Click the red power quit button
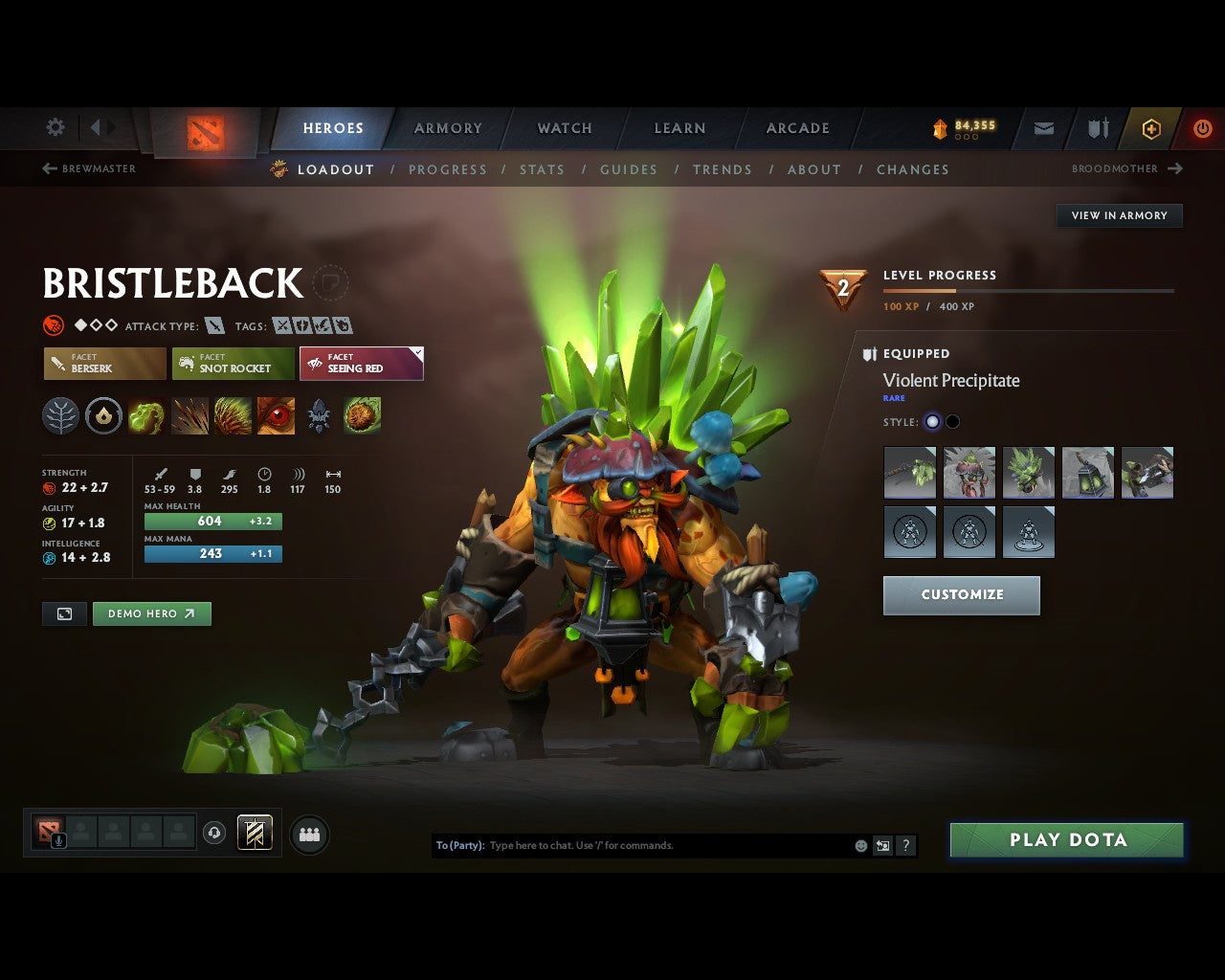Screen dimensions: 1225x980 (x=1202, y=128)
